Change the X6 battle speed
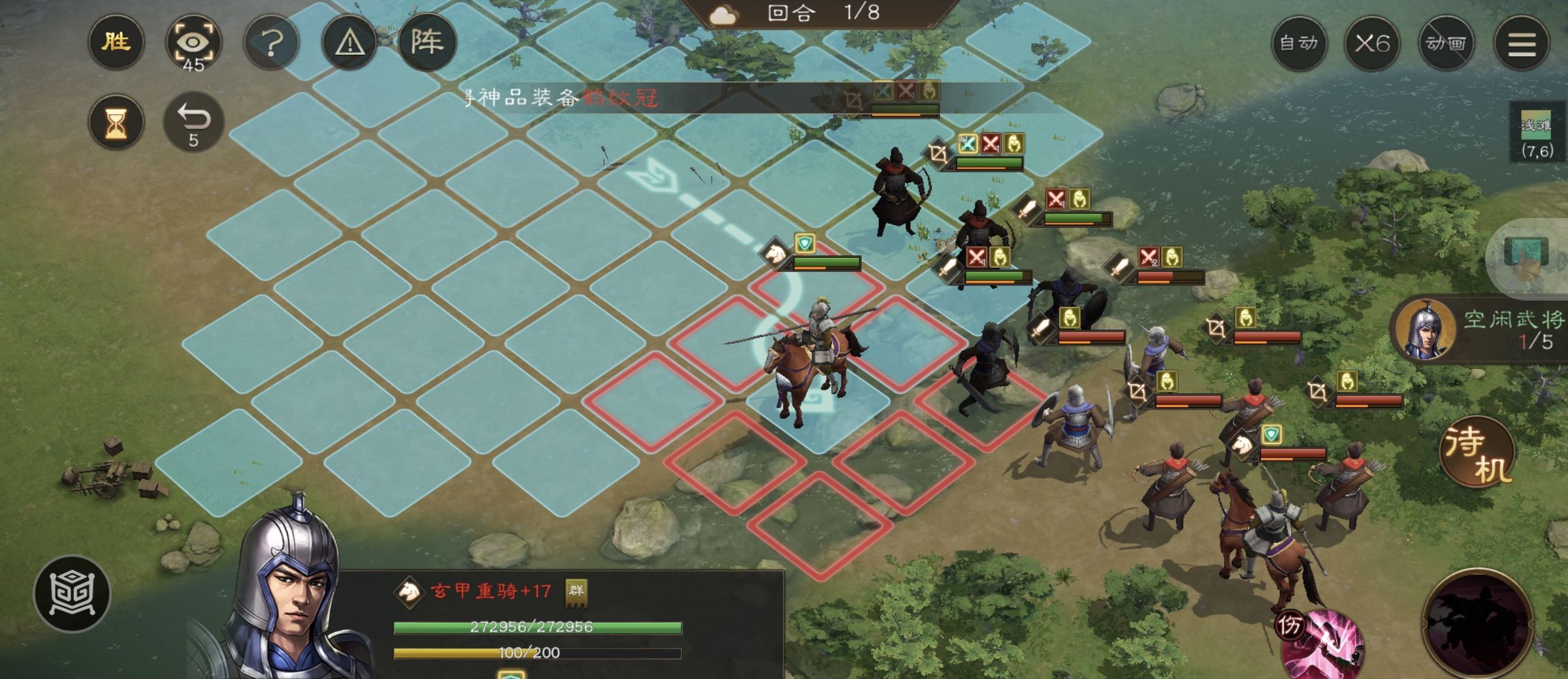 tap(1372, 44)
